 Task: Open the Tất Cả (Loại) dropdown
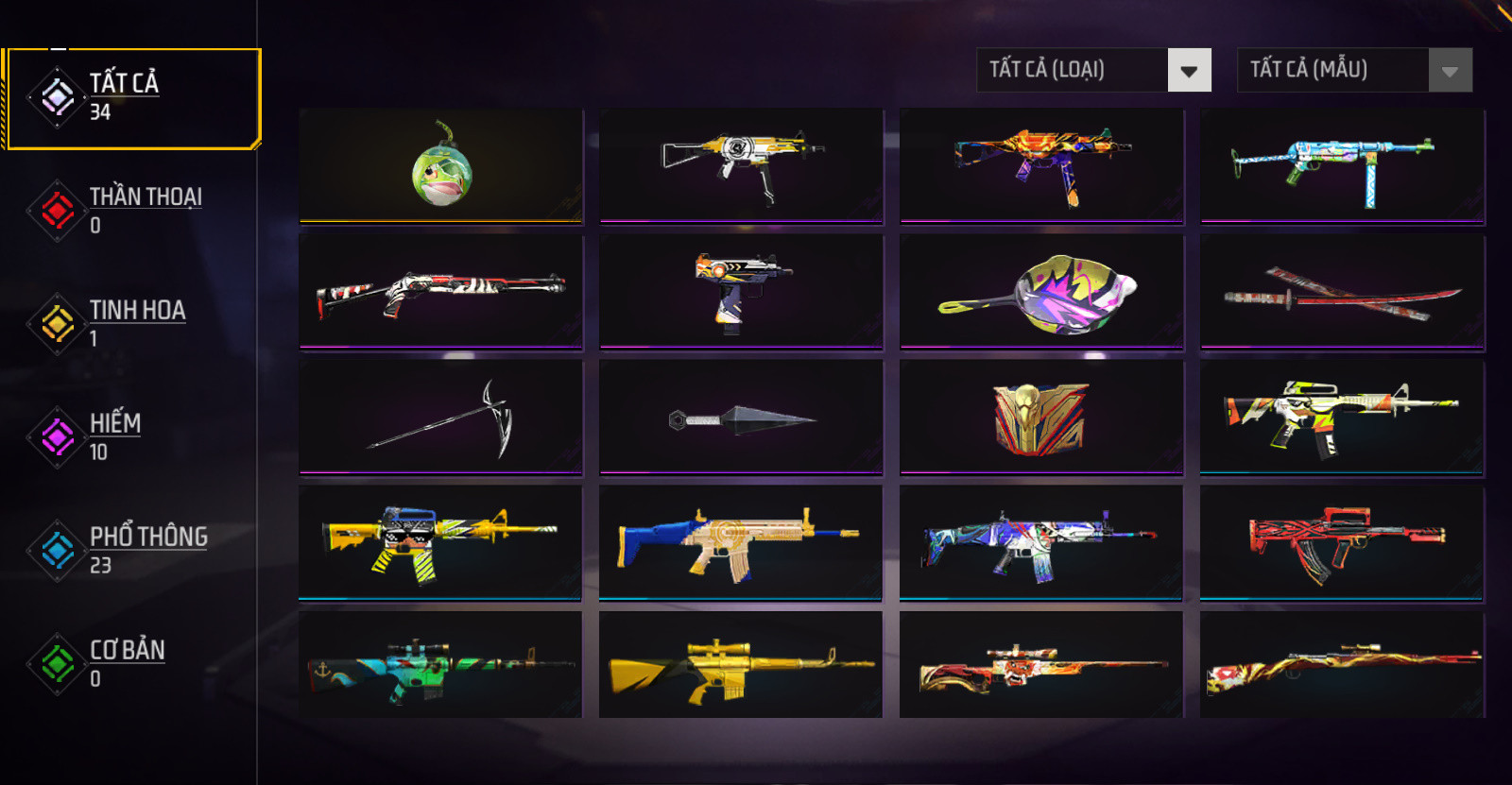click(1093, 70)
